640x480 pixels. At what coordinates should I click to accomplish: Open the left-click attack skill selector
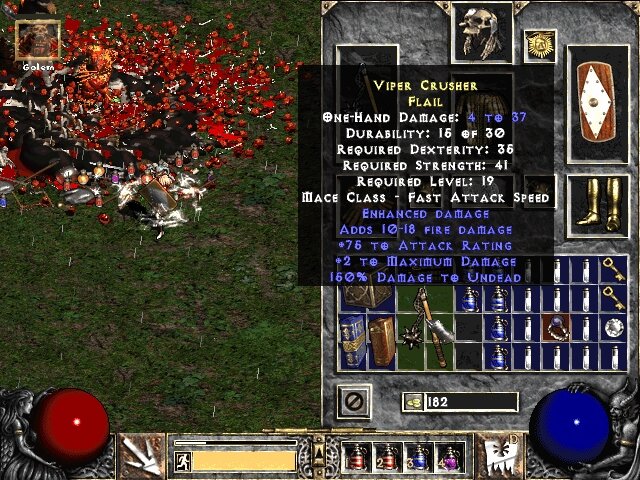[141, 454]
